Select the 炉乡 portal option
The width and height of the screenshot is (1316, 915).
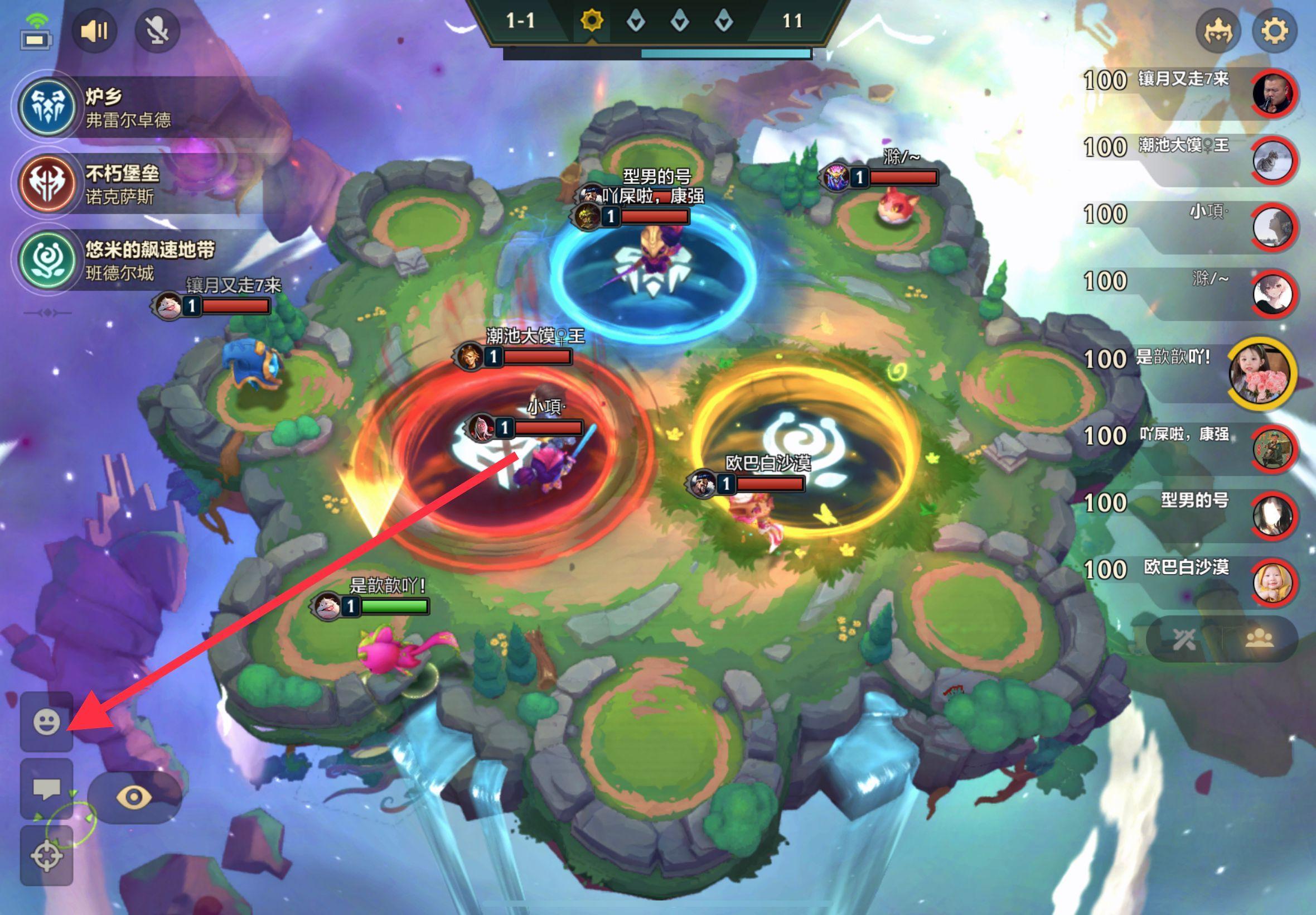[47, 106]
